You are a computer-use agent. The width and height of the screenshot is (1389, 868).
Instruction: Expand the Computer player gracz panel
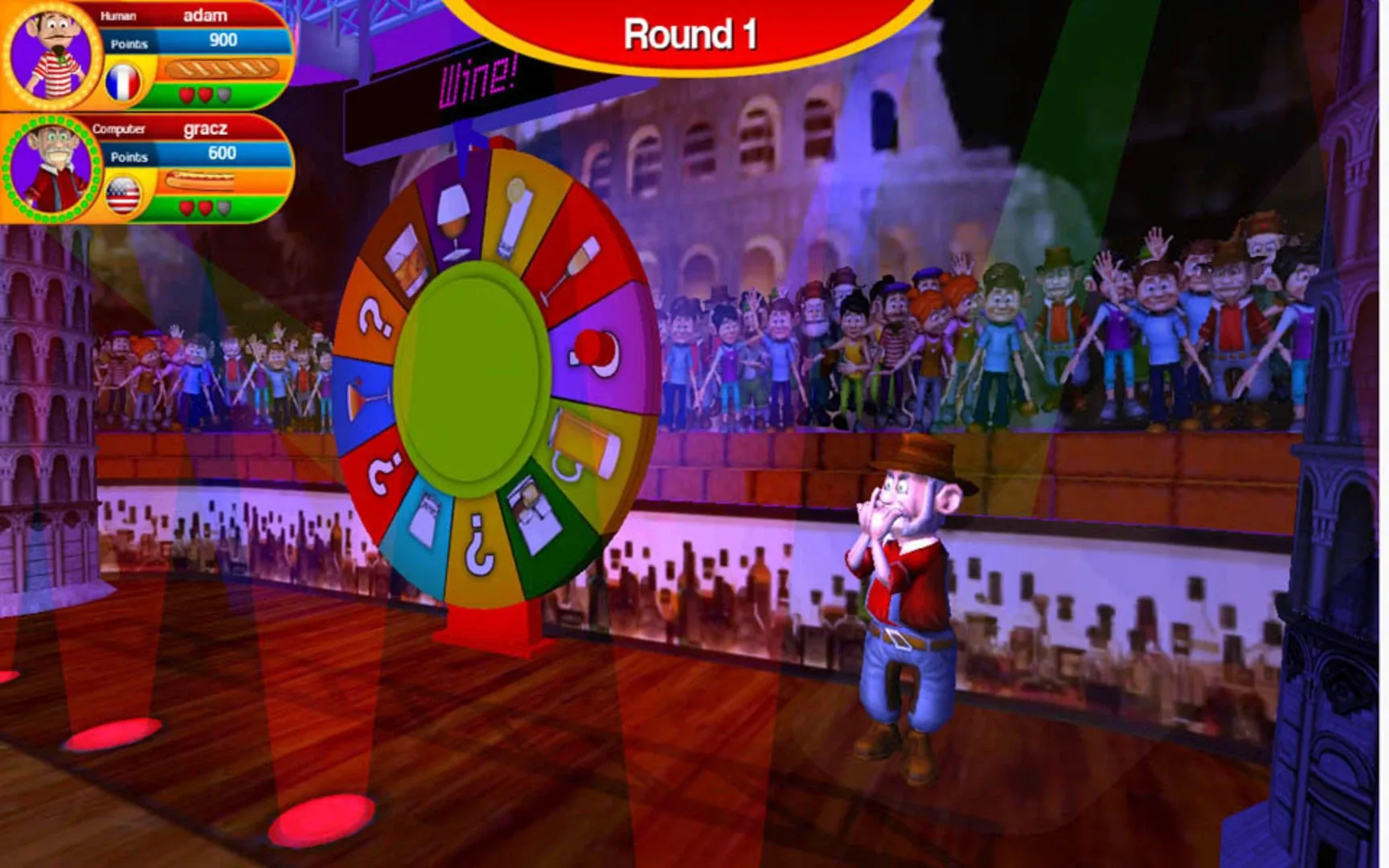click(119, 129)
